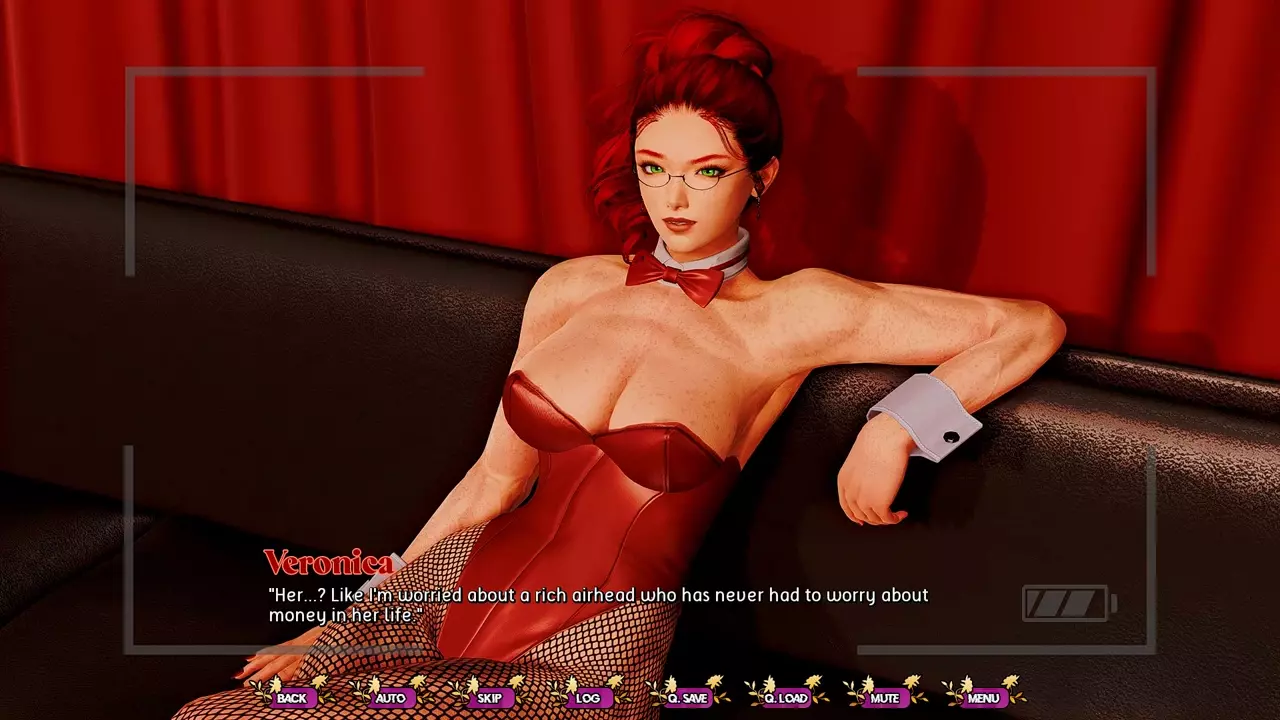
Task: Quick load with Q. LOAD
Action: (785, 697)
